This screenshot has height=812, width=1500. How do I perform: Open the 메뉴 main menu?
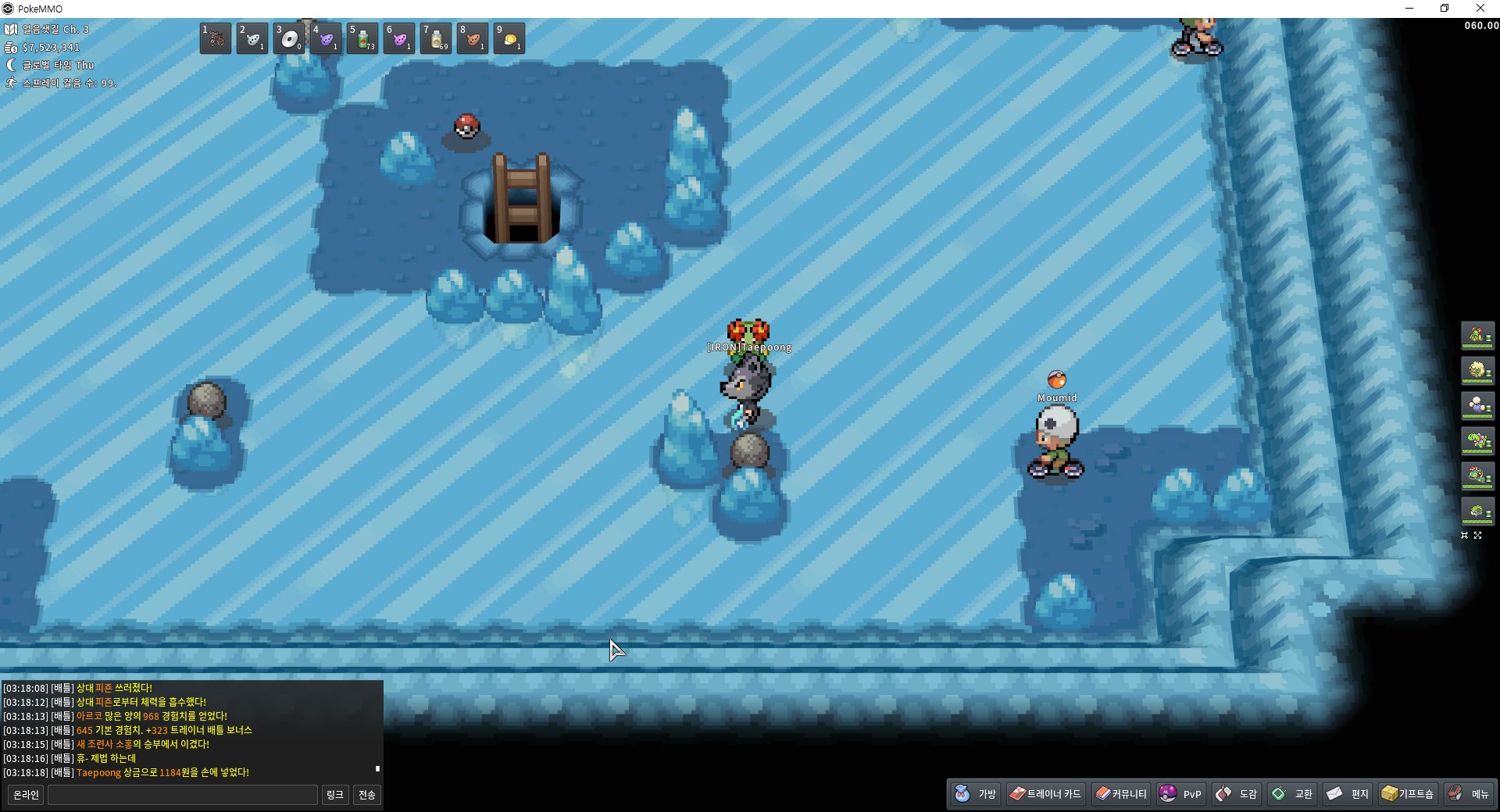pos(1469,794)
